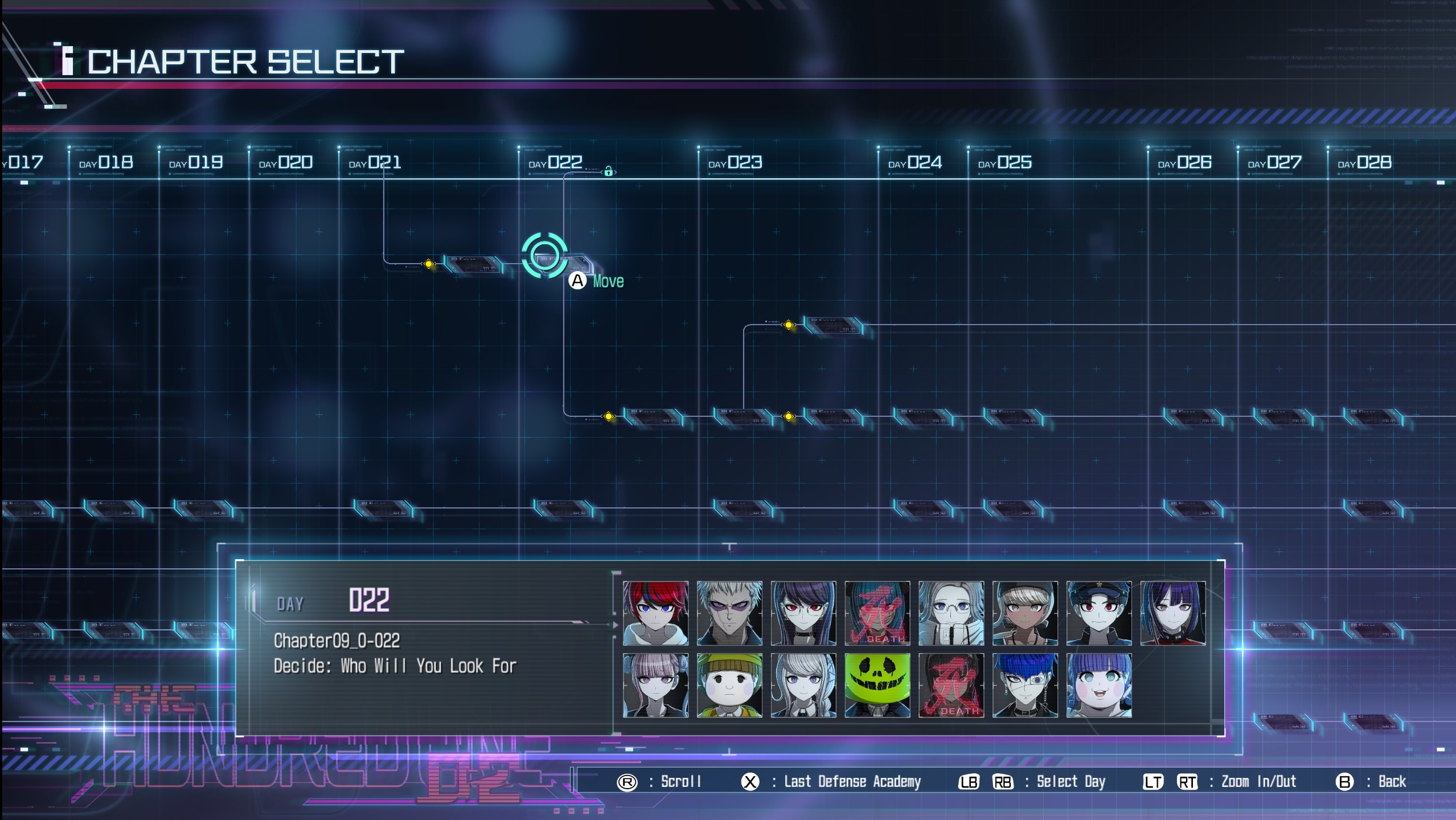Expand the character roster with the left-edge arrow

tap(615, 625)
